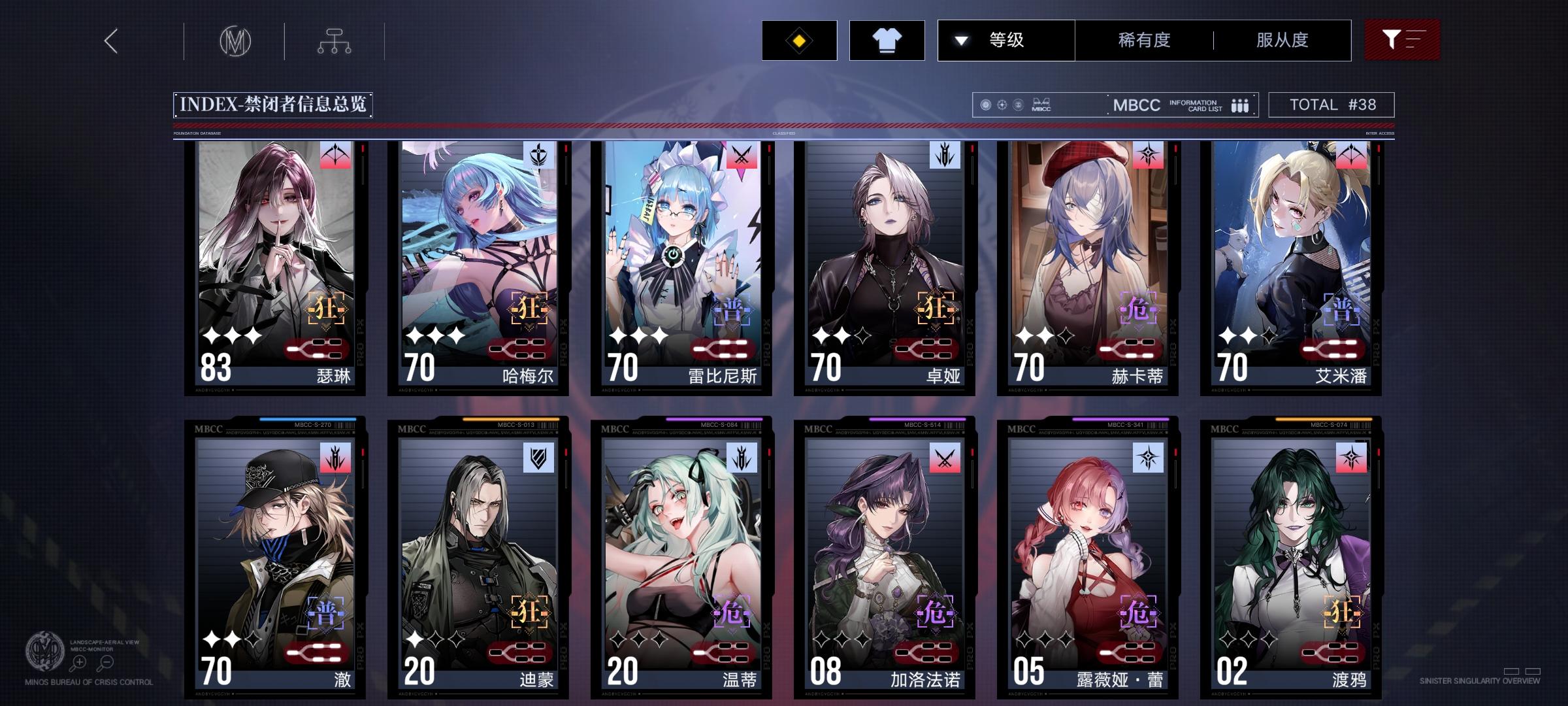Open the red funnel filter panel

click(x=1402, y=40)
